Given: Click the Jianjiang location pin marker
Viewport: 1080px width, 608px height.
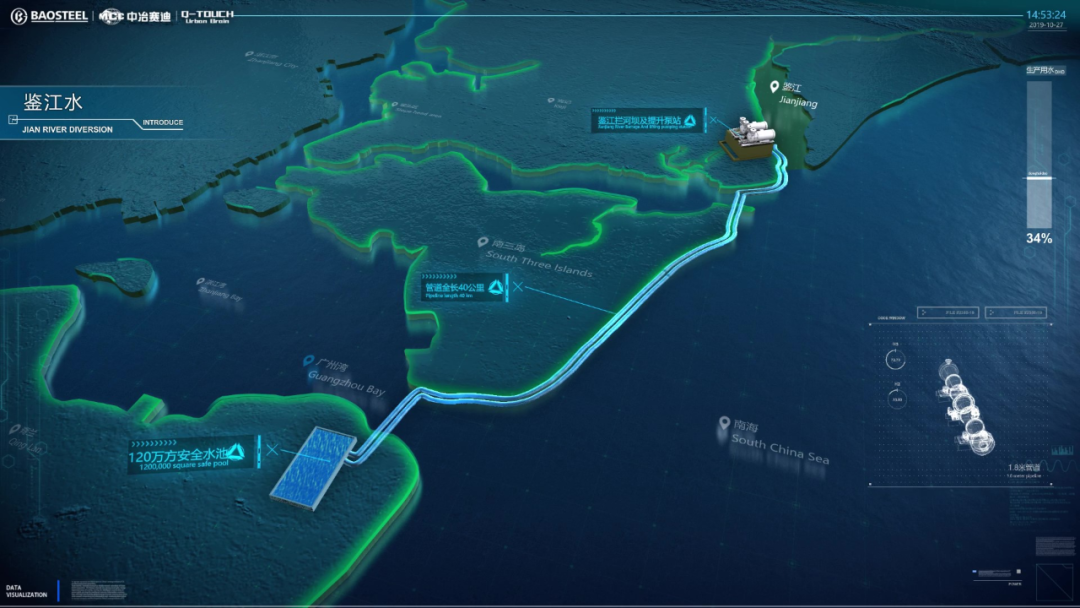Looking at the screenshot, I should pyautogui.click(x=774, y=87).
